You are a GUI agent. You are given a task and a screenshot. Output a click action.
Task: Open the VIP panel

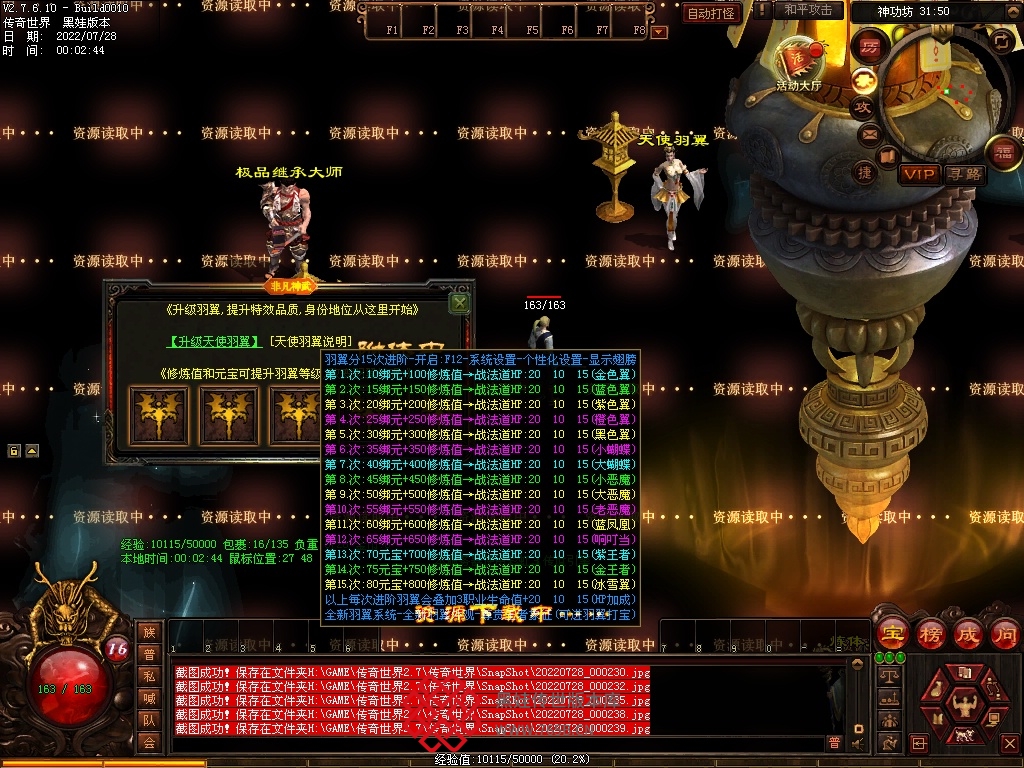point(919,174)
